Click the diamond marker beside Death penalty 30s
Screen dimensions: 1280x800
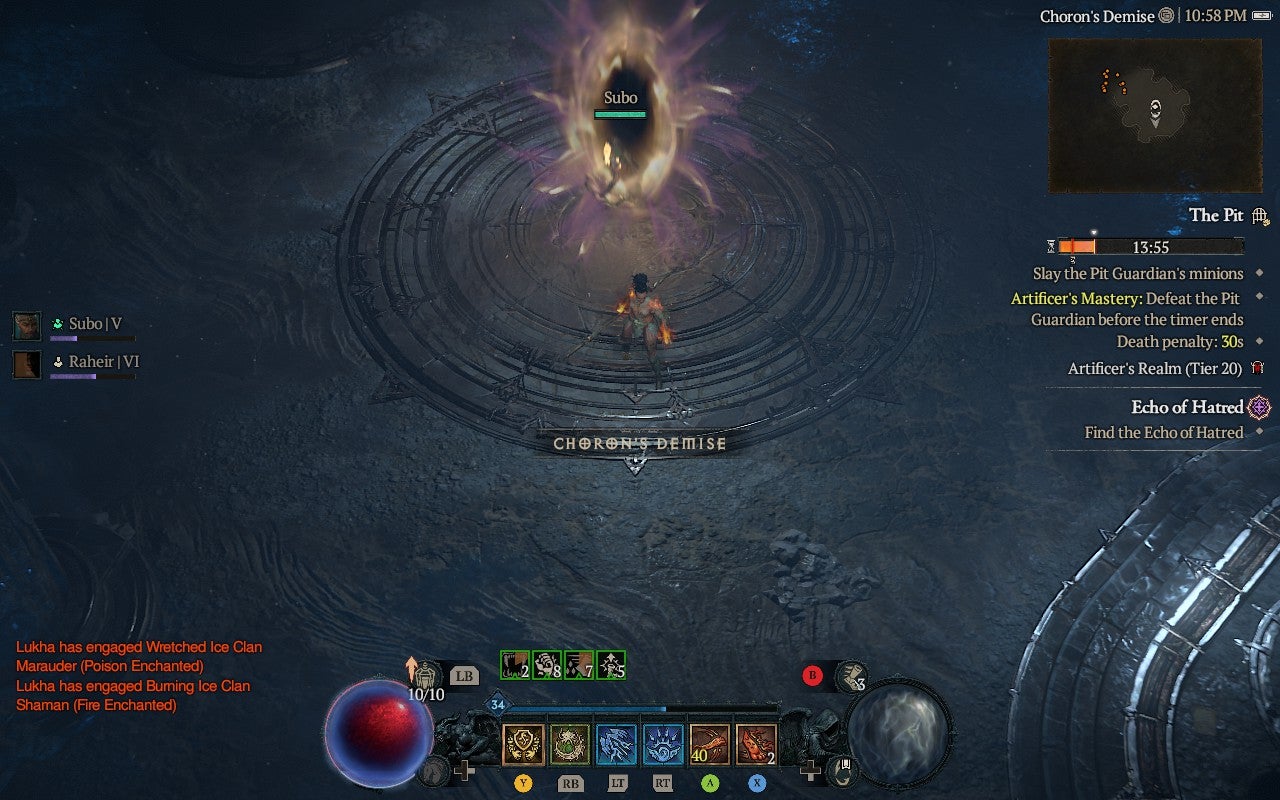pyautogui.click(x=1258, y=341)
